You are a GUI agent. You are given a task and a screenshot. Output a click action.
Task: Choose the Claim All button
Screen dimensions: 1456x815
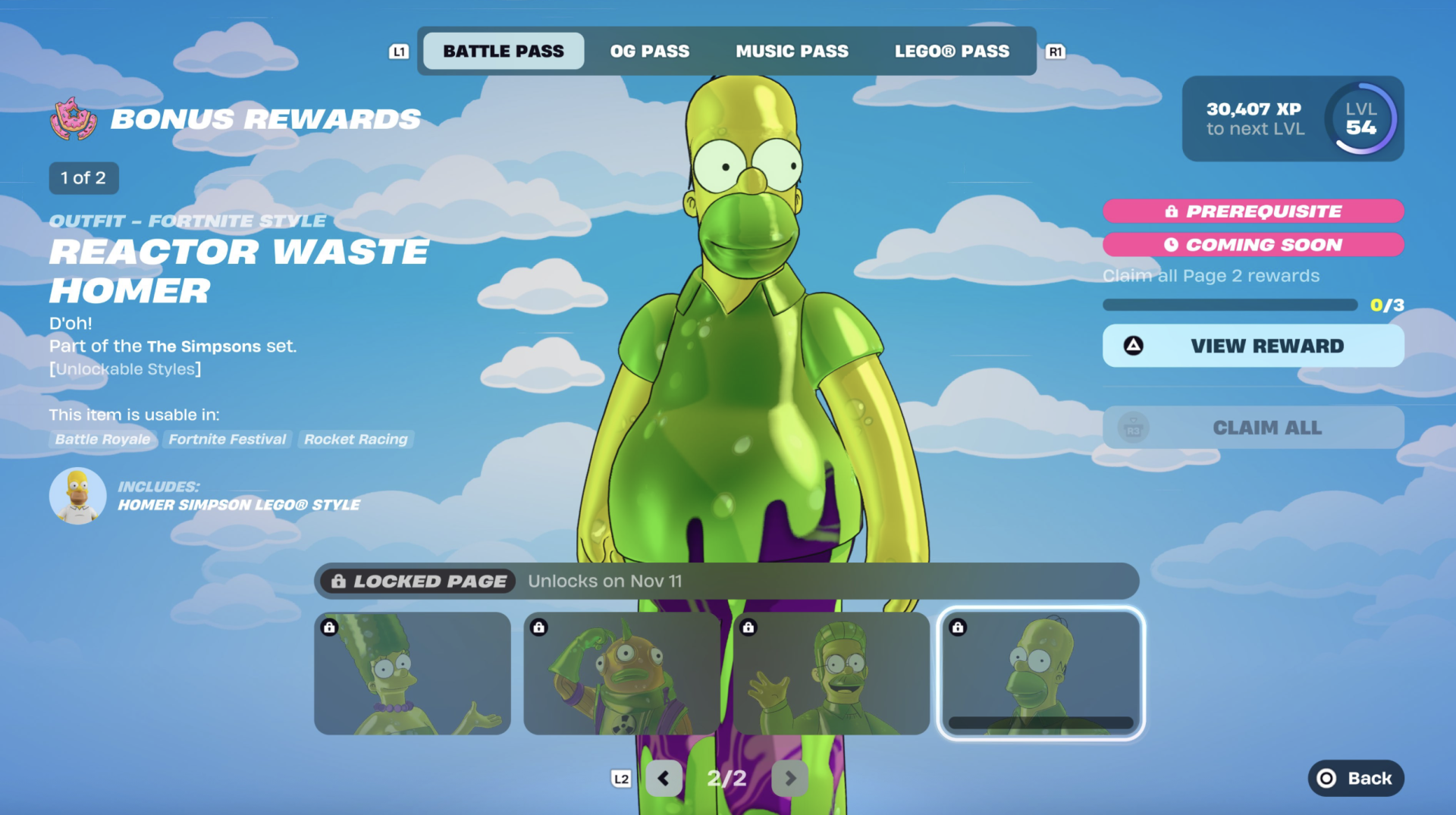(1253, 428)
